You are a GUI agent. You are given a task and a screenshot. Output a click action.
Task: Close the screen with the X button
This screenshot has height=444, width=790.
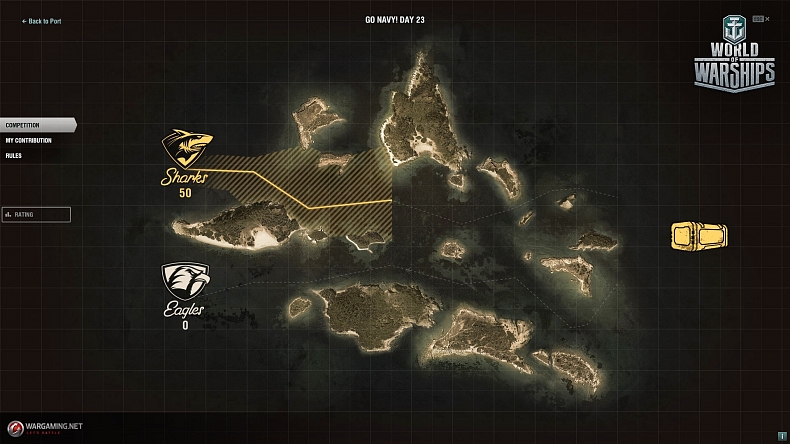click(767, 19)
